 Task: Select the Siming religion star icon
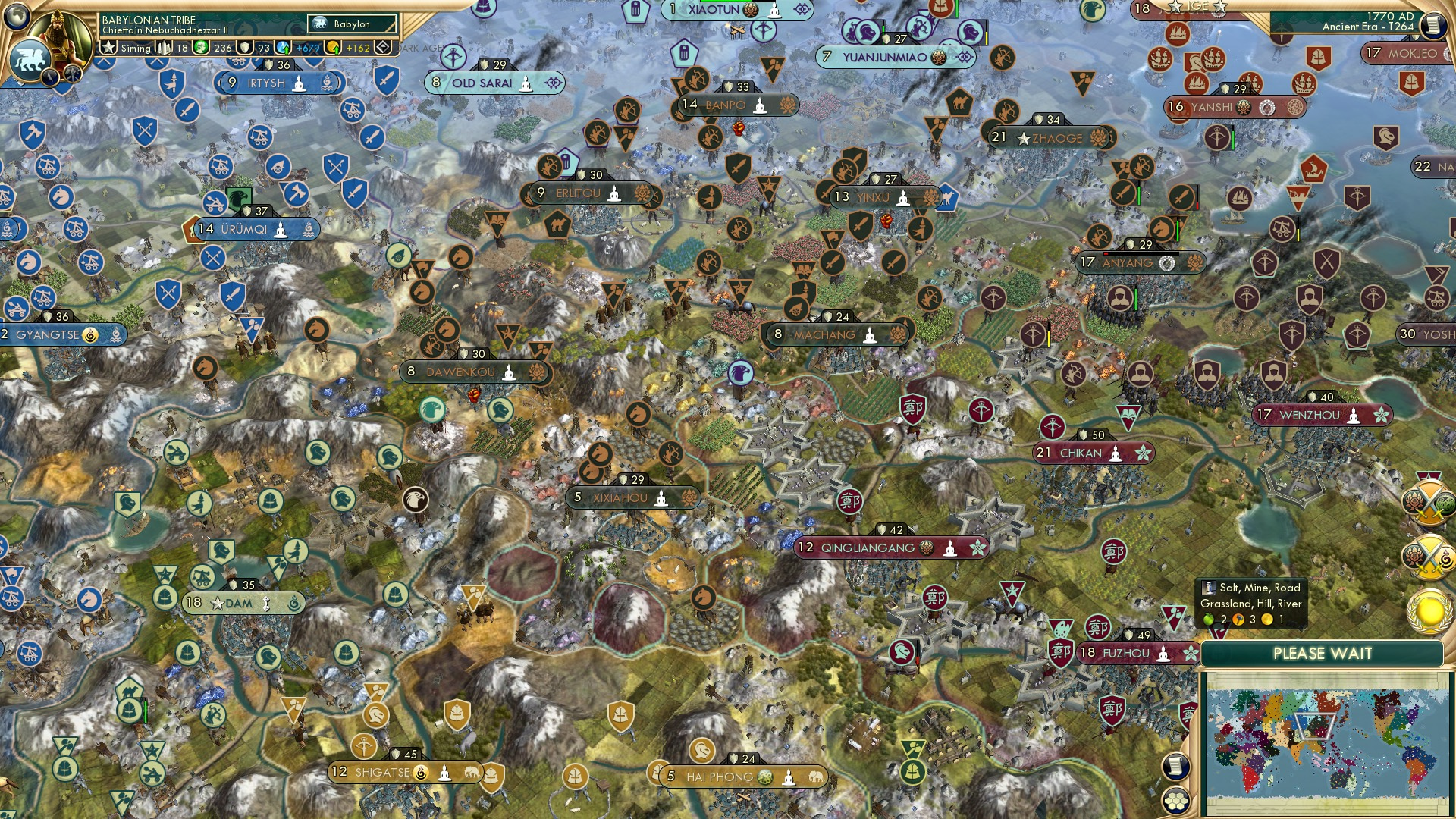pos(108,47)
